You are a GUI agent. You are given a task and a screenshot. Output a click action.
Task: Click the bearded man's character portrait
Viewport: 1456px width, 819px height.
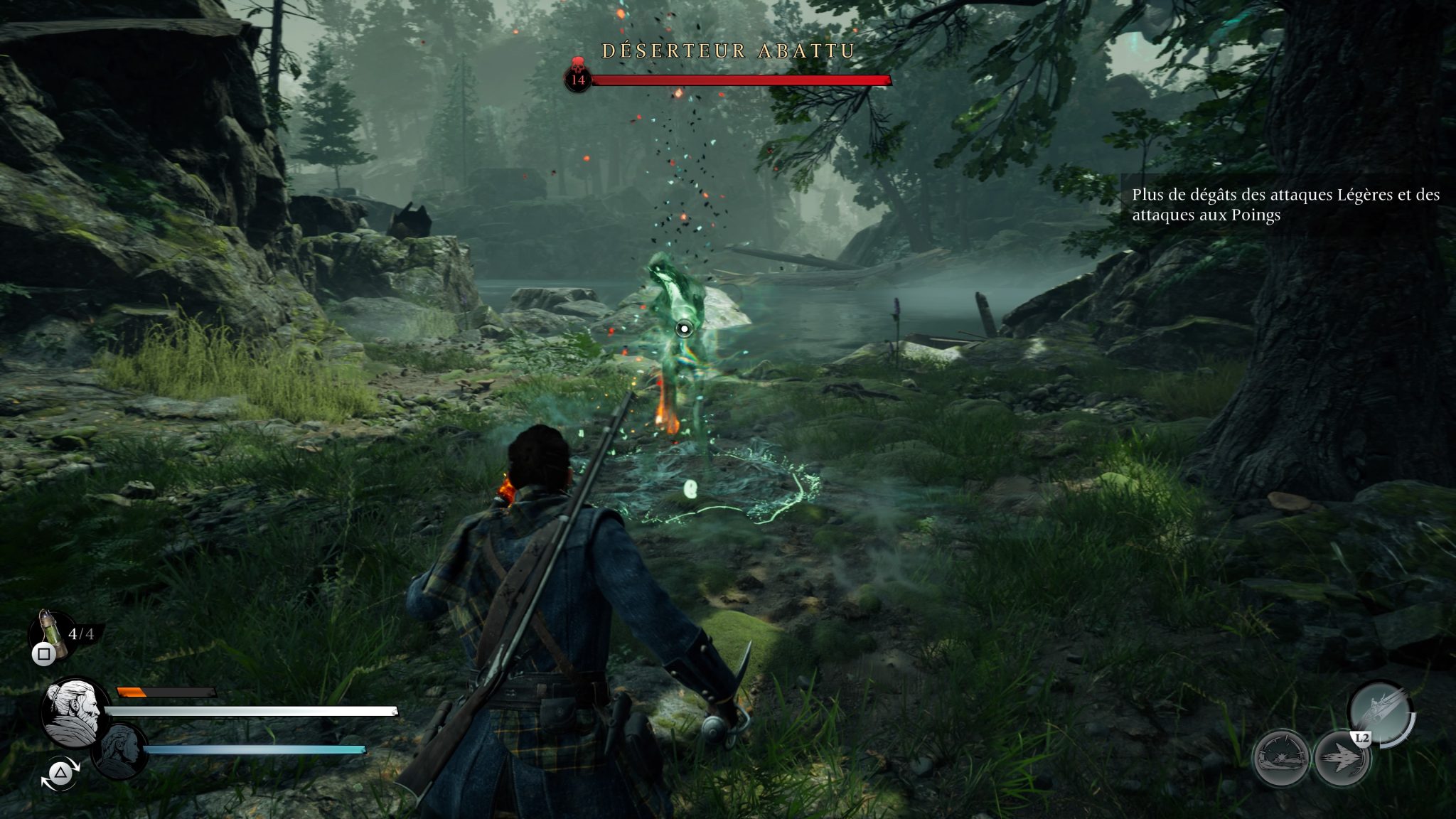click(75, 712)
